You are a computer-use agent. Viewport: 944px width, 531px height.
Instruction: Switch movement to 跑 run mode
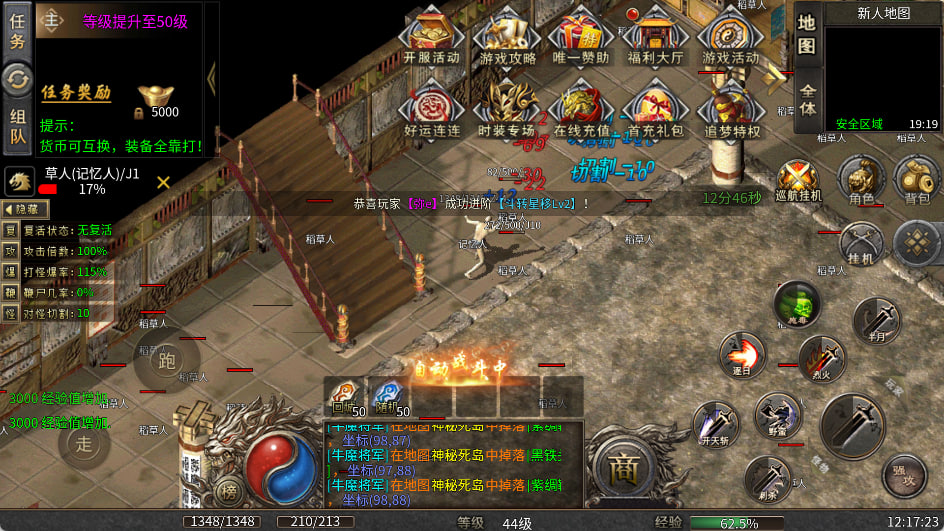pyautogui.click(x=166, y=361)
